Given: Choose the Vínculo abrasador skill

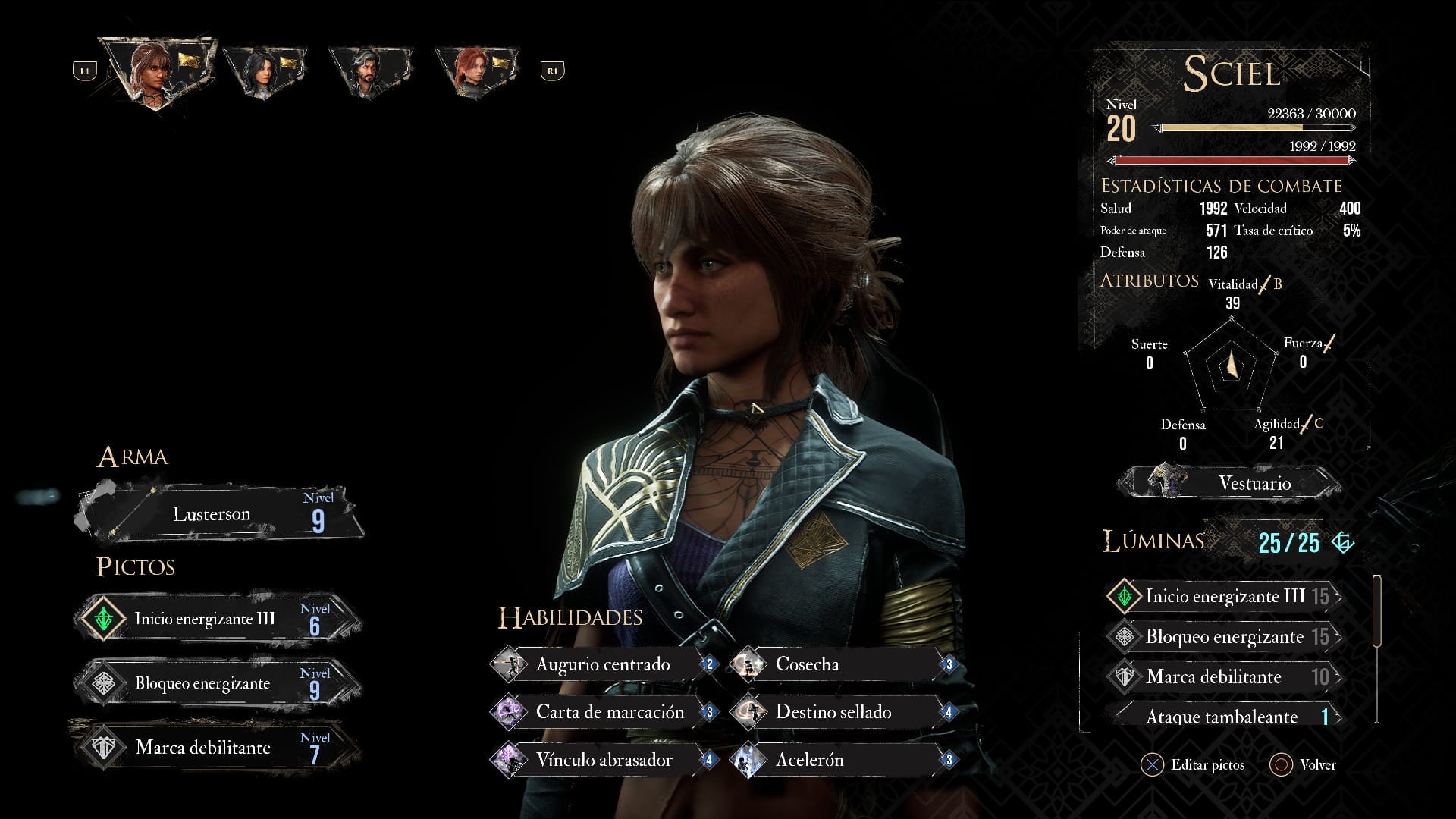Looking at the screenshot, I should click(x=604, y=760).
